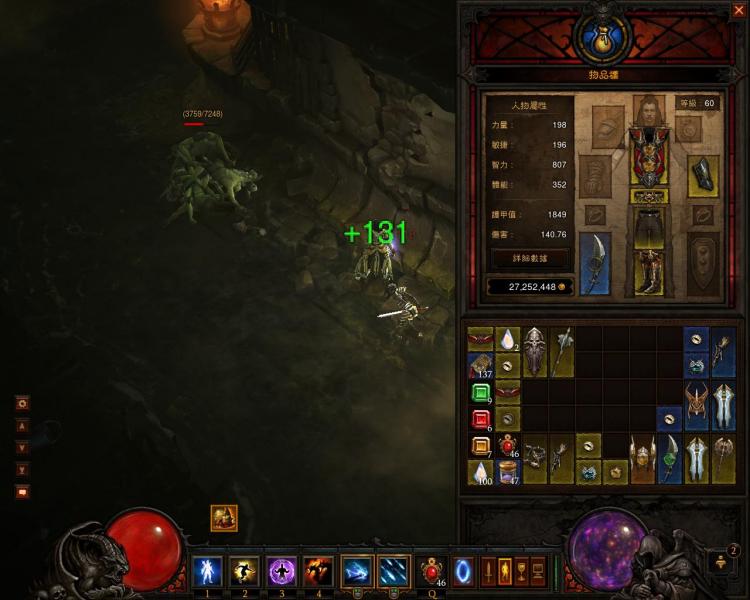Open the chat bubble button
Image resolution: width=750 pixels, height=600 pixels.
point(22,491)
